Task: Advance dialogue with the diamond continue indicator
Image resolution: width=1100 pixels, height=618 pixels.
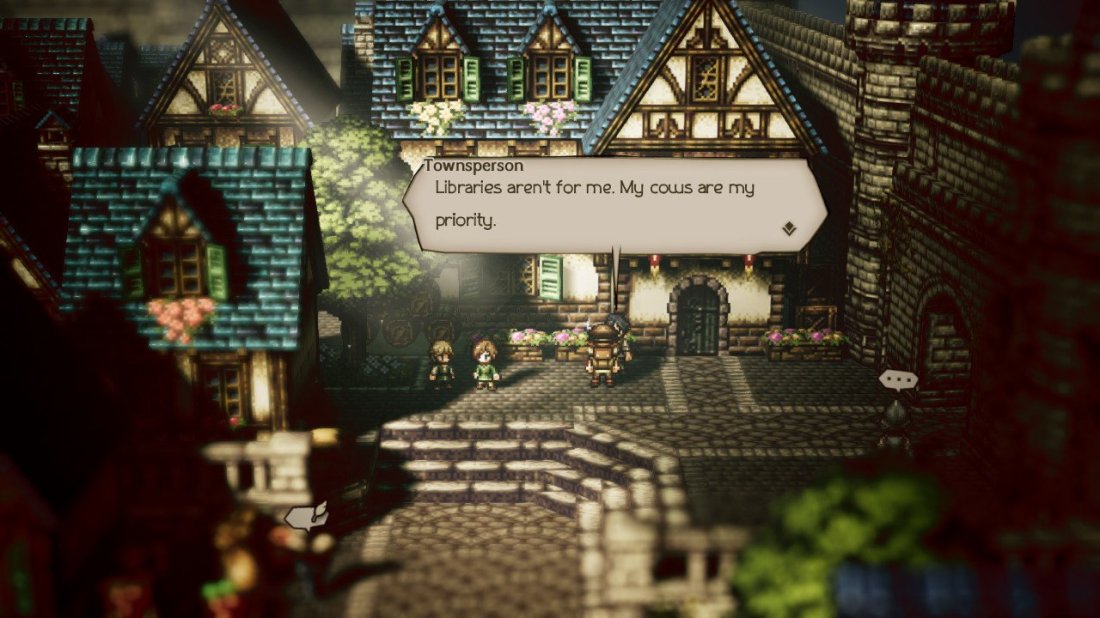Action: pyautogui.click(x=789, y=229)
